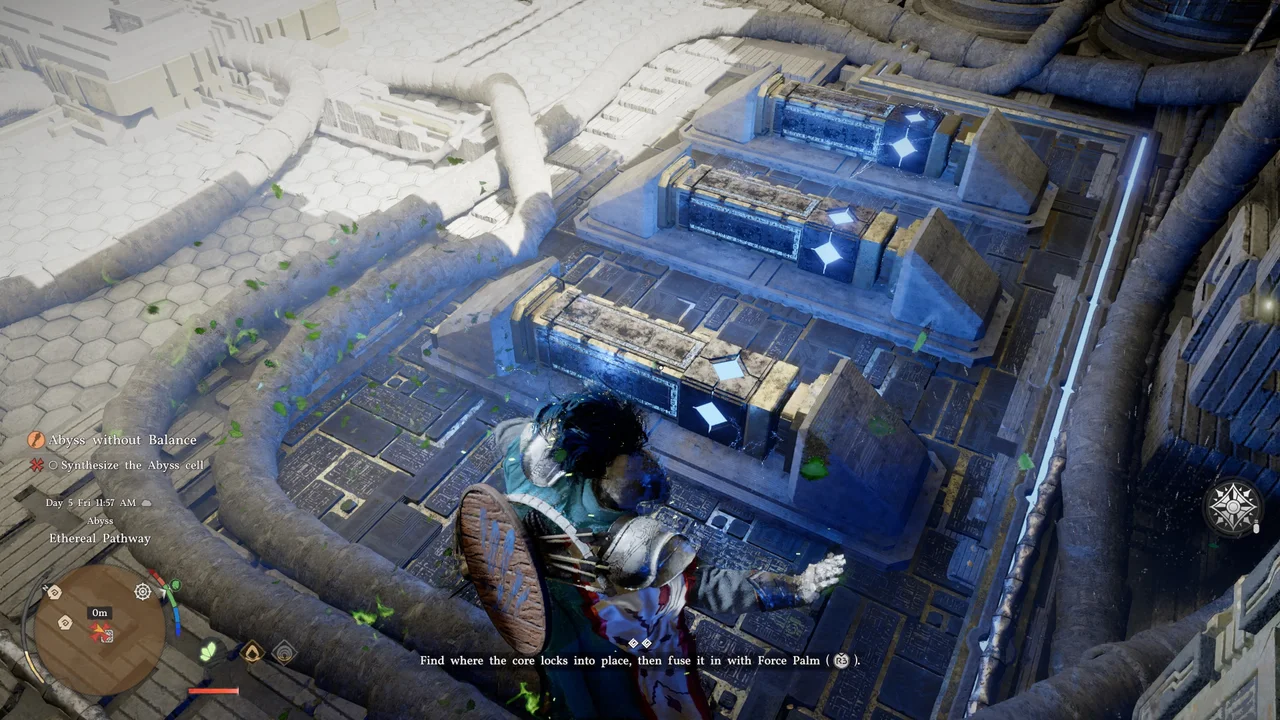This screenshot has width=1280, height=720.
Task: Select the red quest marker on the minimap
Action: click(100, 631)
